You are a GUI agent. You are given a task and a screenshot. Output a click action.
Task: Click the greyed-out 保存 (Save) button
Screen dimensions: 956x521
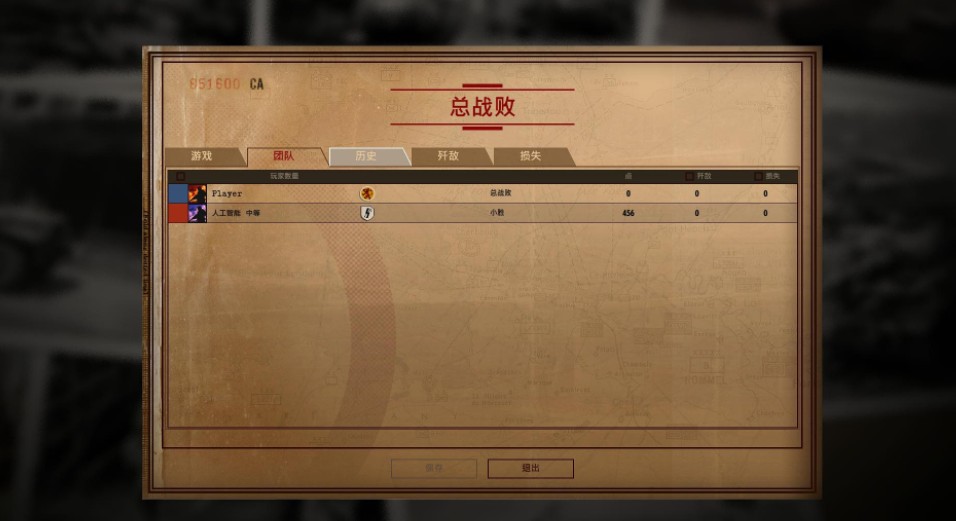(x=433, y=468)
